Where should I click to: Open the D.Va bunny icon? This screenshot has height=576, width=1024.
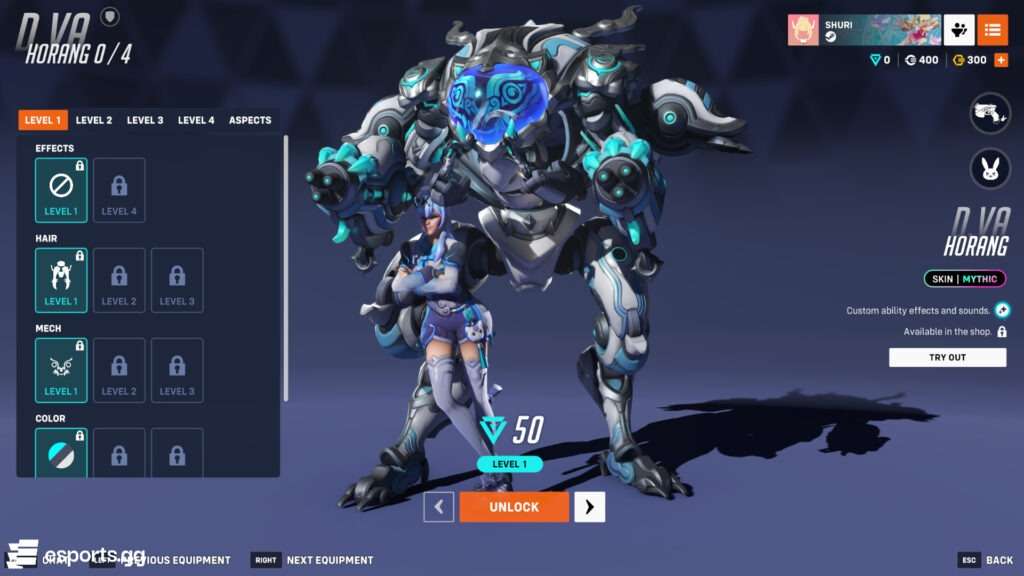990,168
